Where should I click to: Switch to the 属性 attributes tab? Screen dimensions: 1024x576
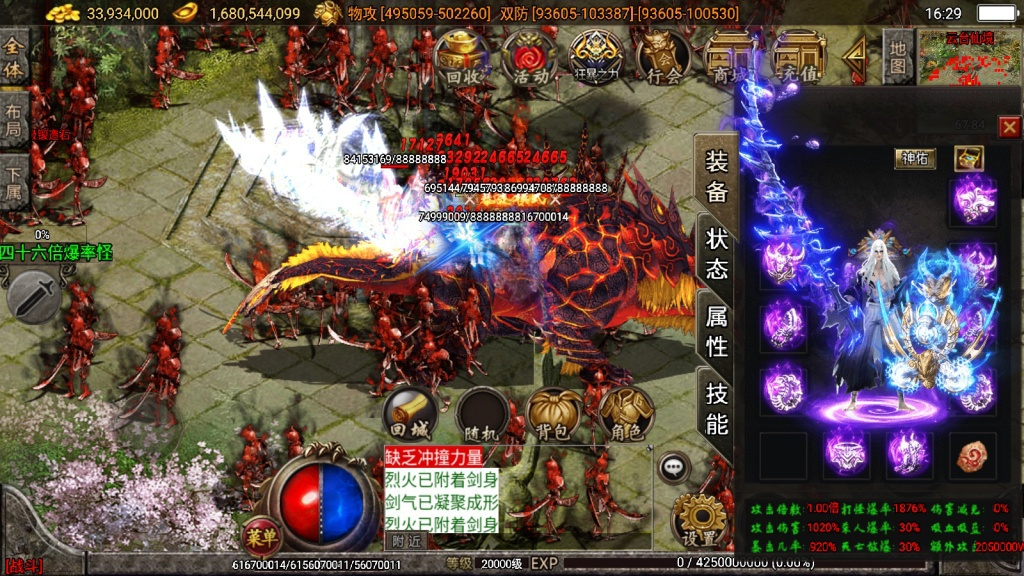pyautogui.click(x=716, y=331)
